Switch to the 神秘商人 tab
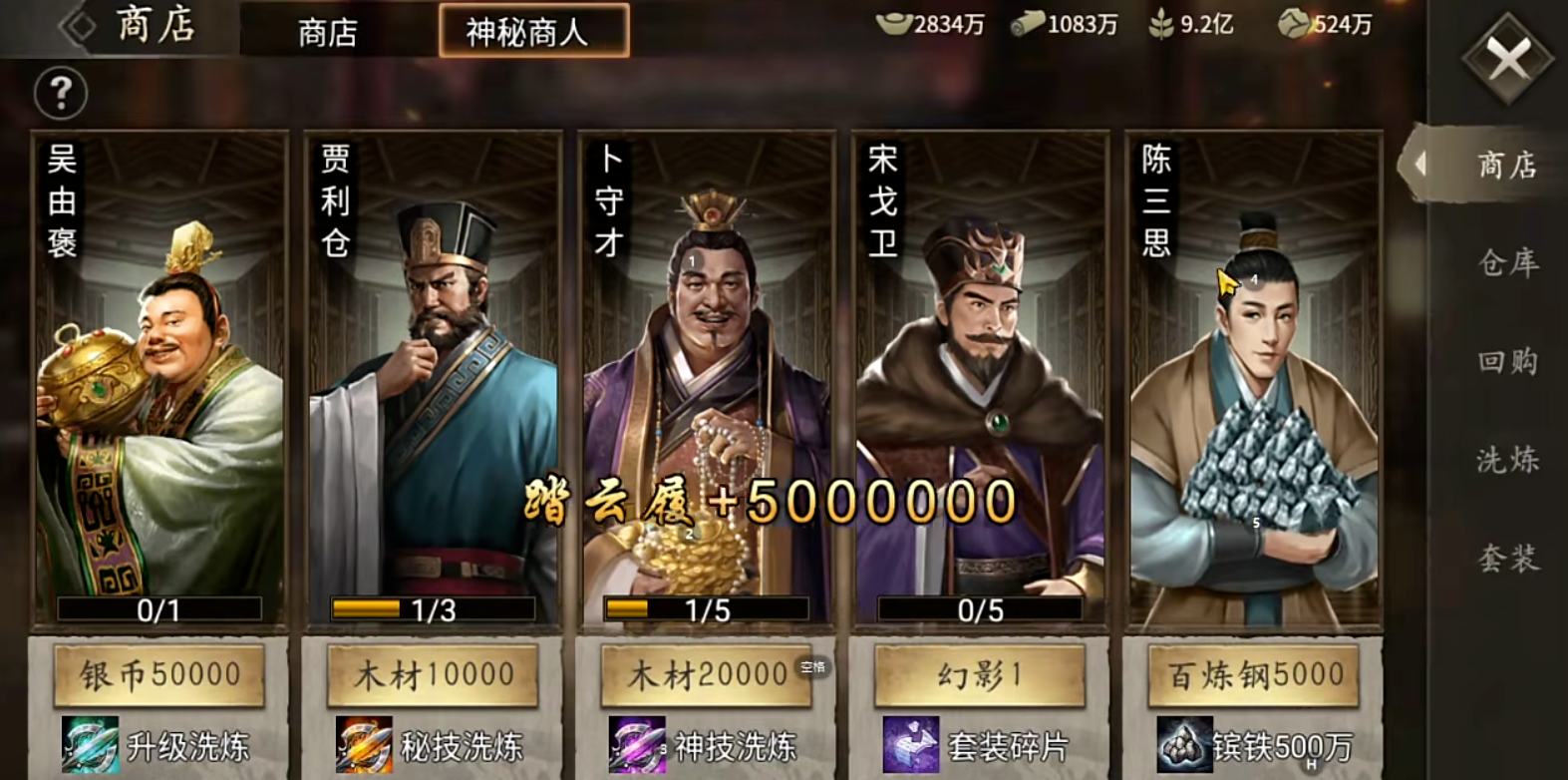Viewport: 1568px width, 780px height. pyautogui.click(x=532, y=32)
